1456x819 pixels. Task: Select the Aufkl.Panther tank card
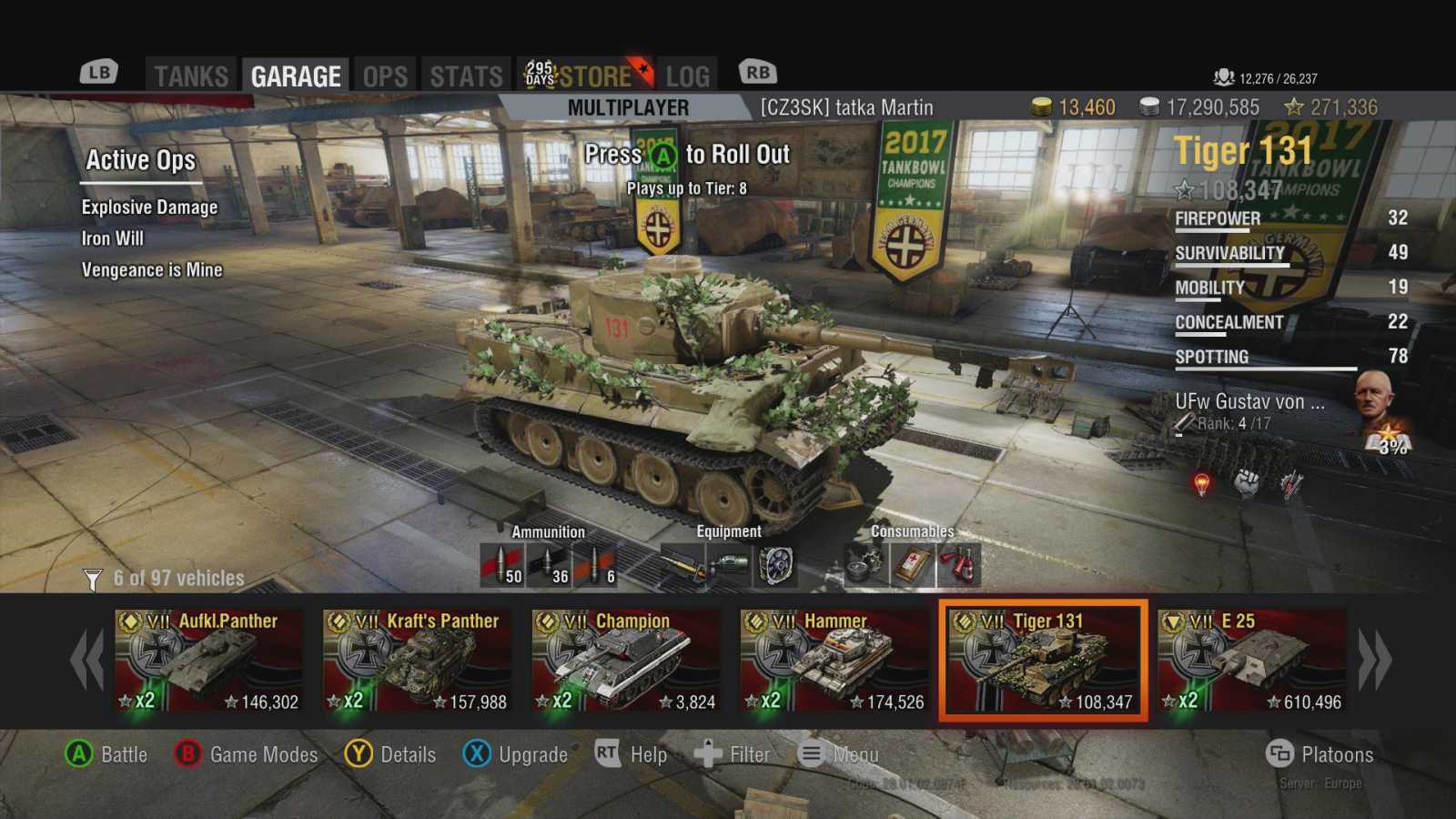point(209,662)
